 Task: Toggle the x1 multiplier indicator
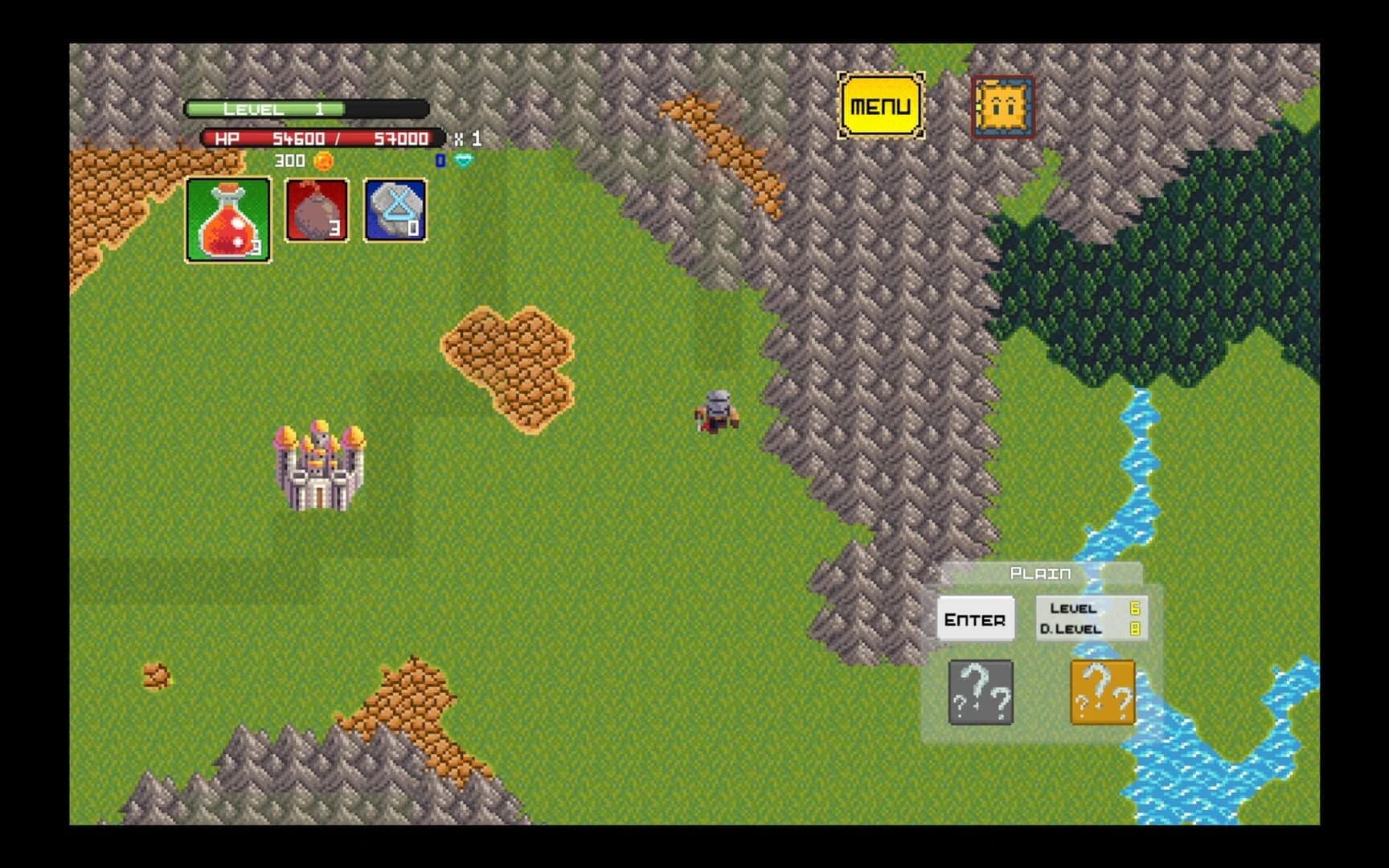click(x=469, y=138)
